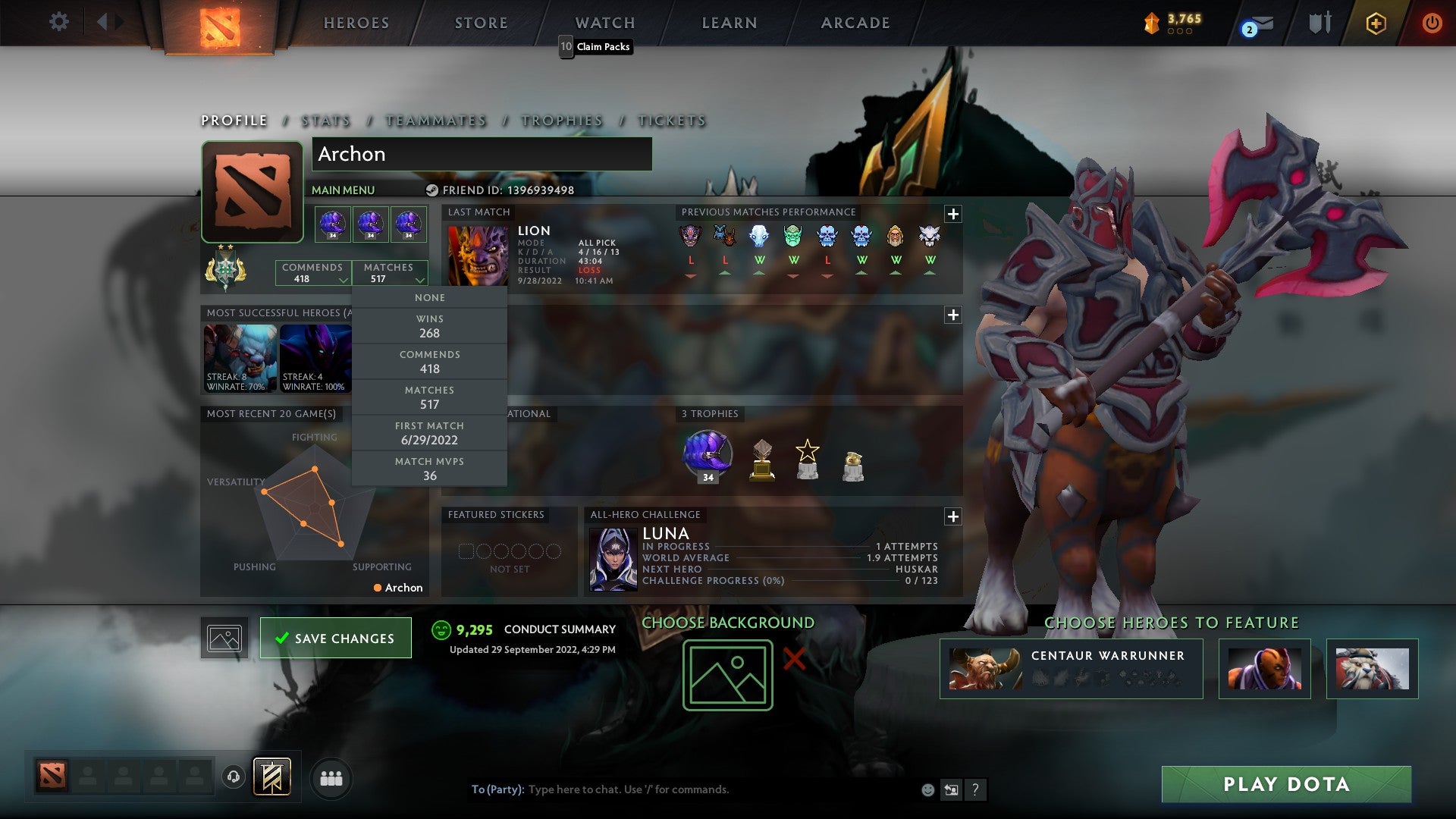Viewport: 1456px width, 819px height.
Task: Remove chosen background via the red X
Action: click(793, 660)
